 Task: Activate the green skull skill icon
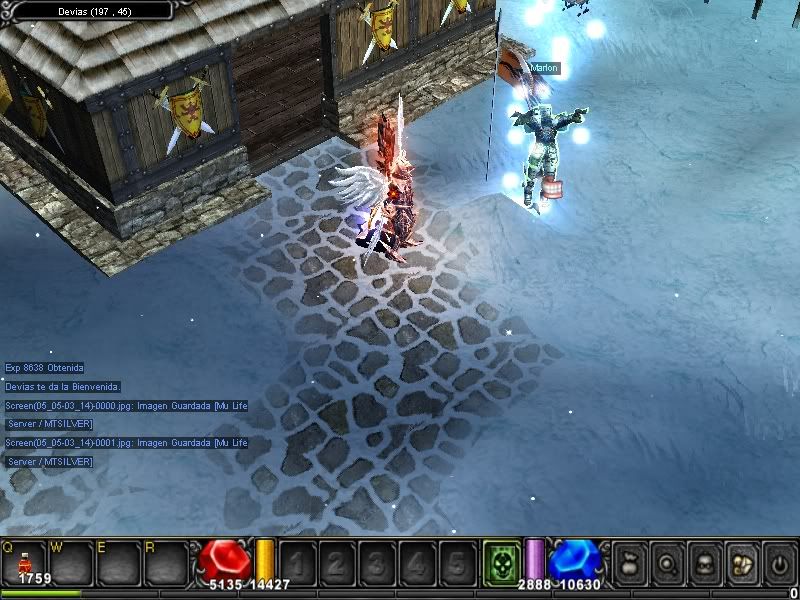[501, 562]
